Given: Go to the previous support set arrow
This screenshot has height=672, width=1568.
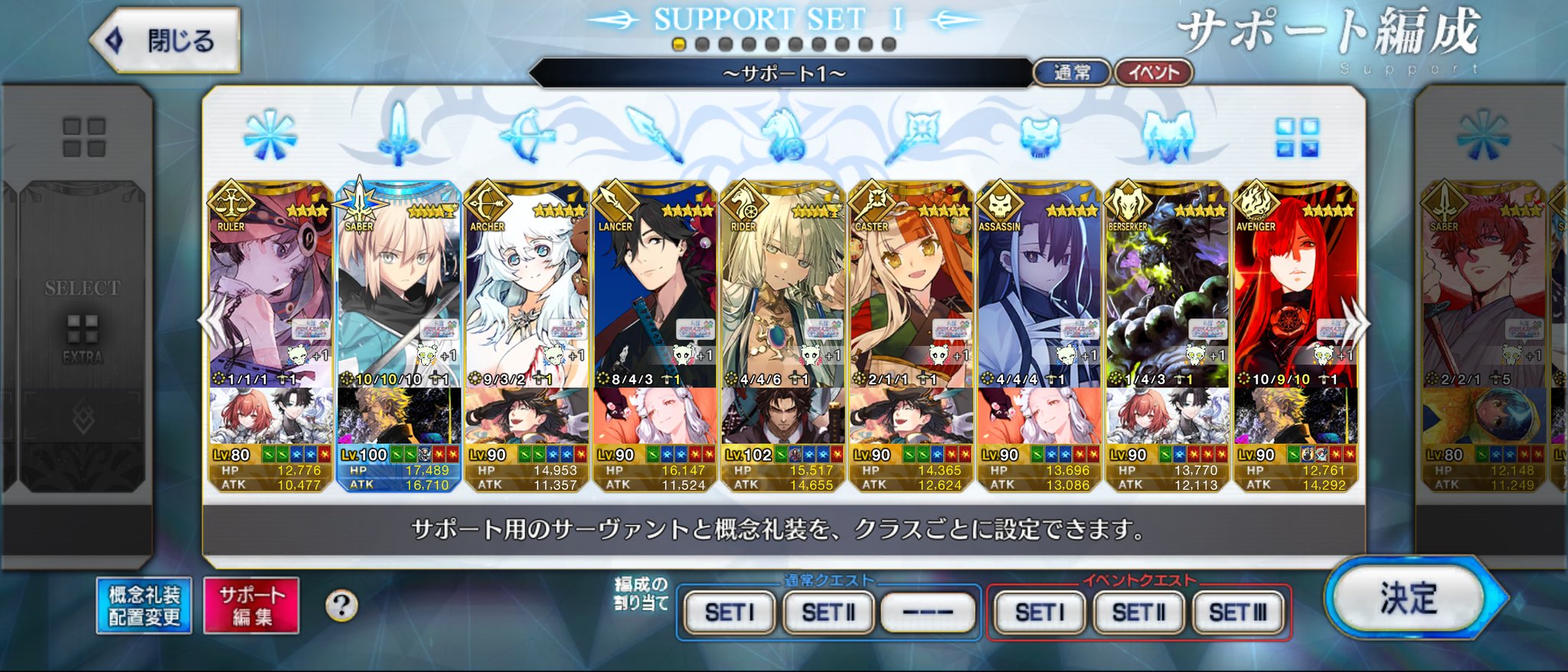Looking at the screenshot, I should coord(210,323).
